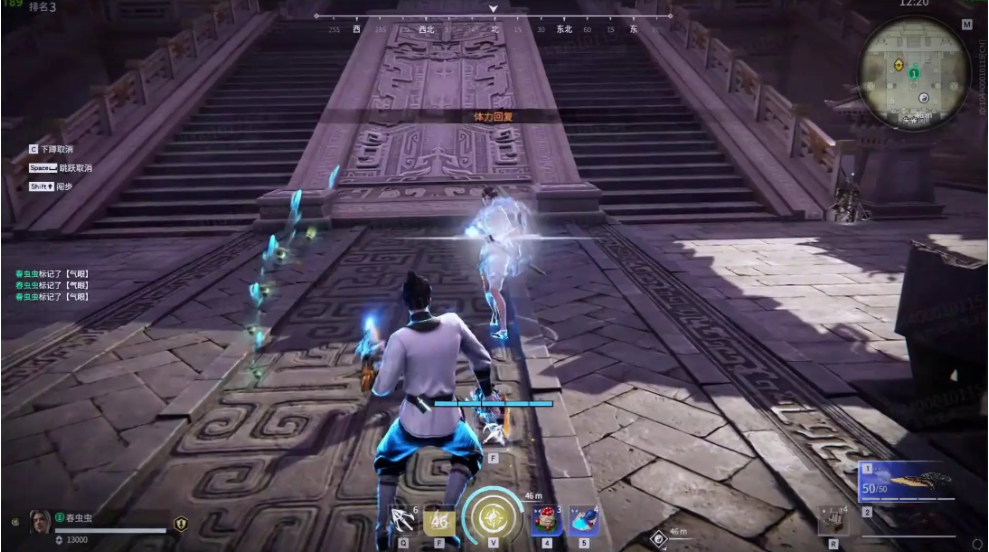Click the player character portrait

point(39,521)
